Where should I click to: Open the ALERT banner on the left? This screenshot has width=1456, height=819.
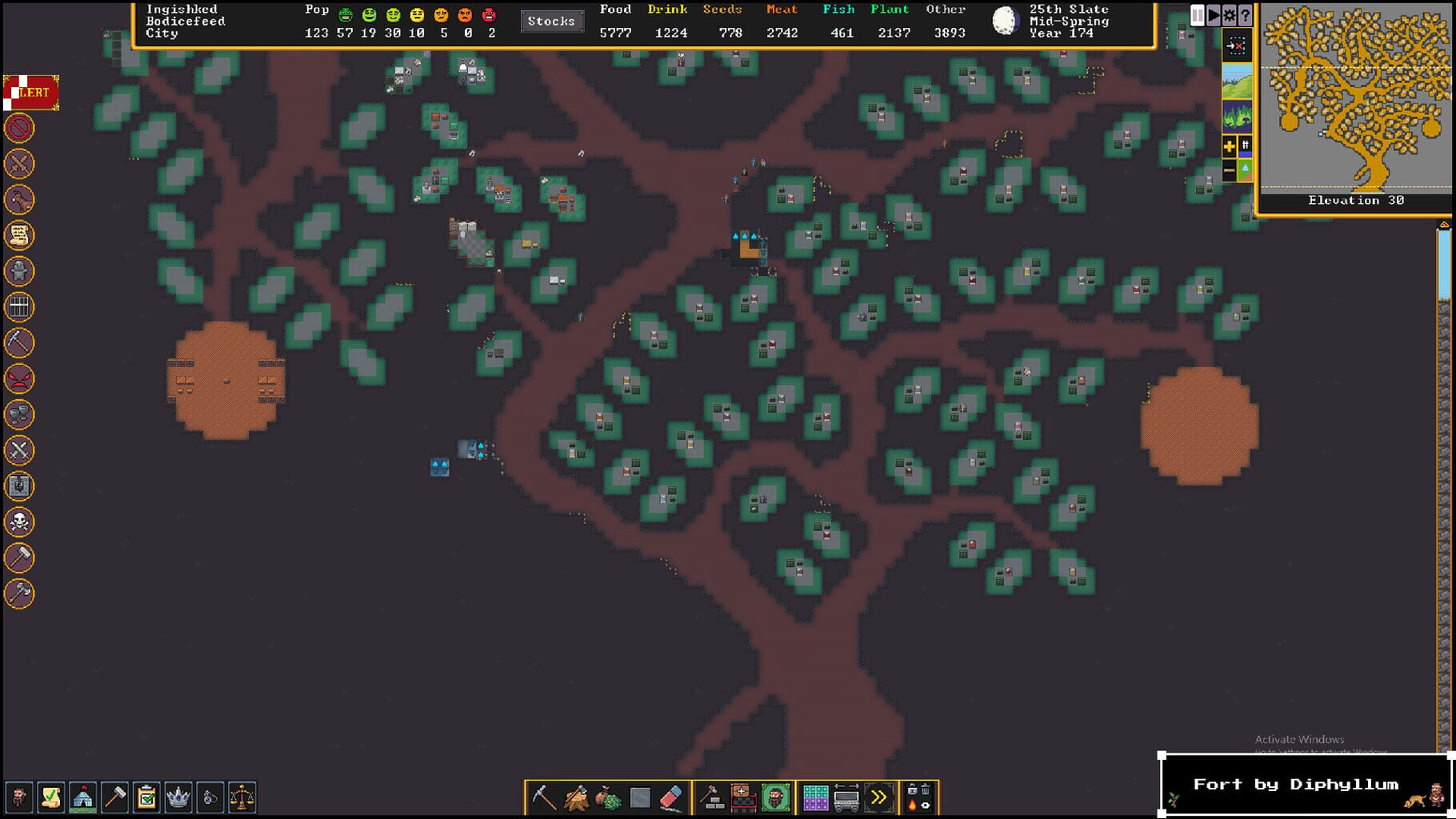pos(32,91)
